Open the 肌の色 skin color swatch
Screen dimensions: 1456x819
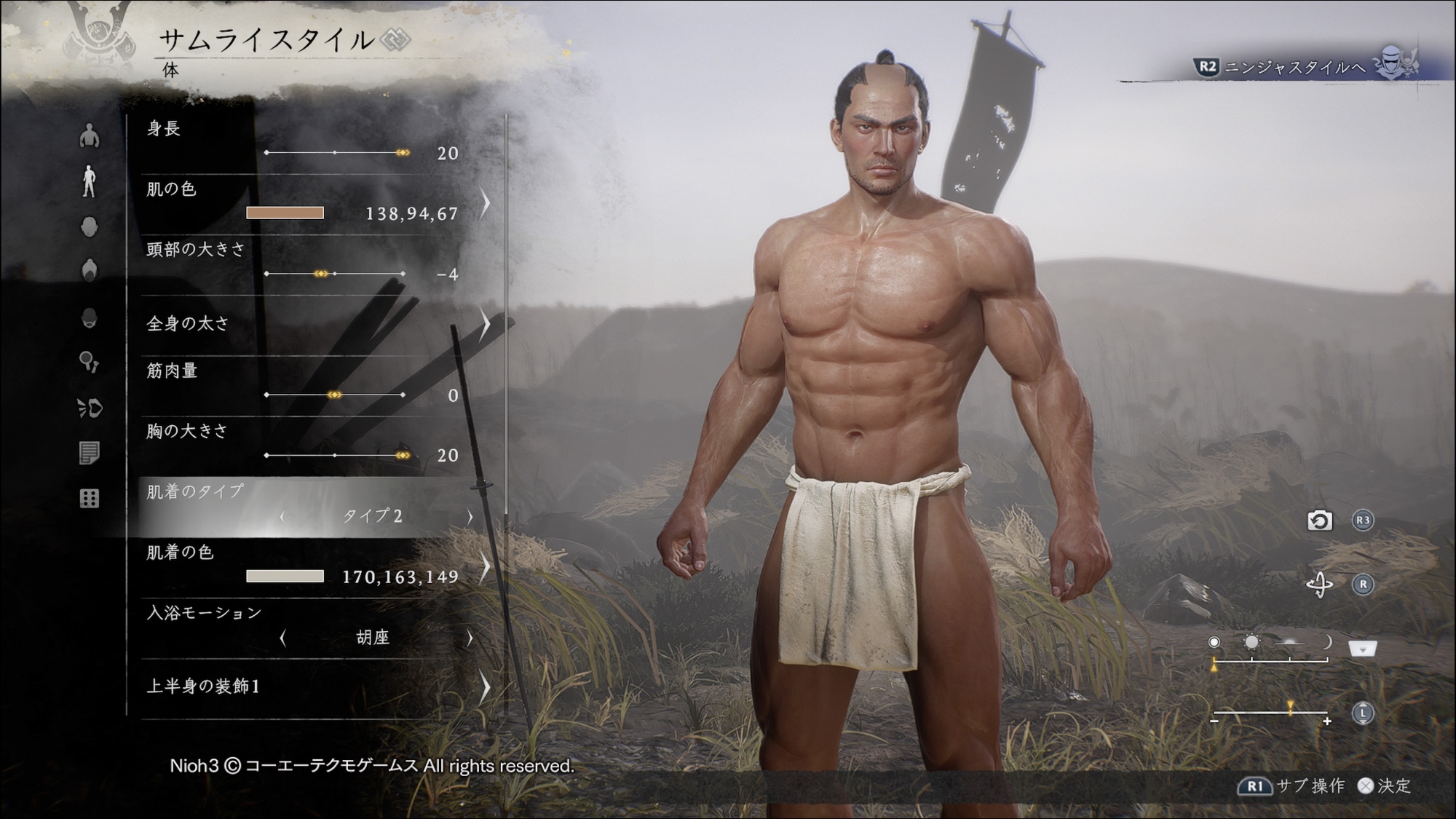pos(285,213)
